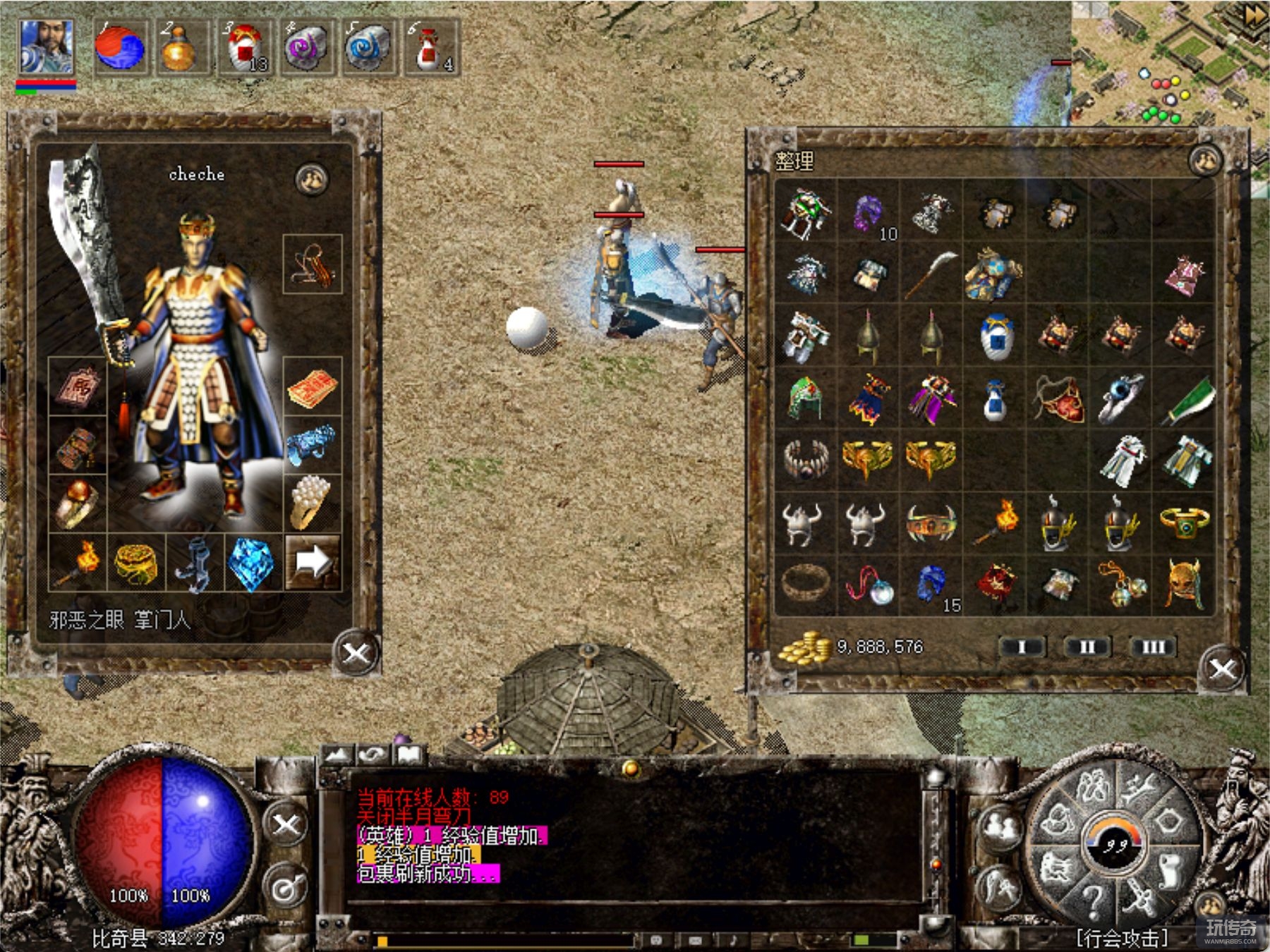Switch to bag page II
The width and height of the screenshot is (1270, 952).
point(1087,647)
